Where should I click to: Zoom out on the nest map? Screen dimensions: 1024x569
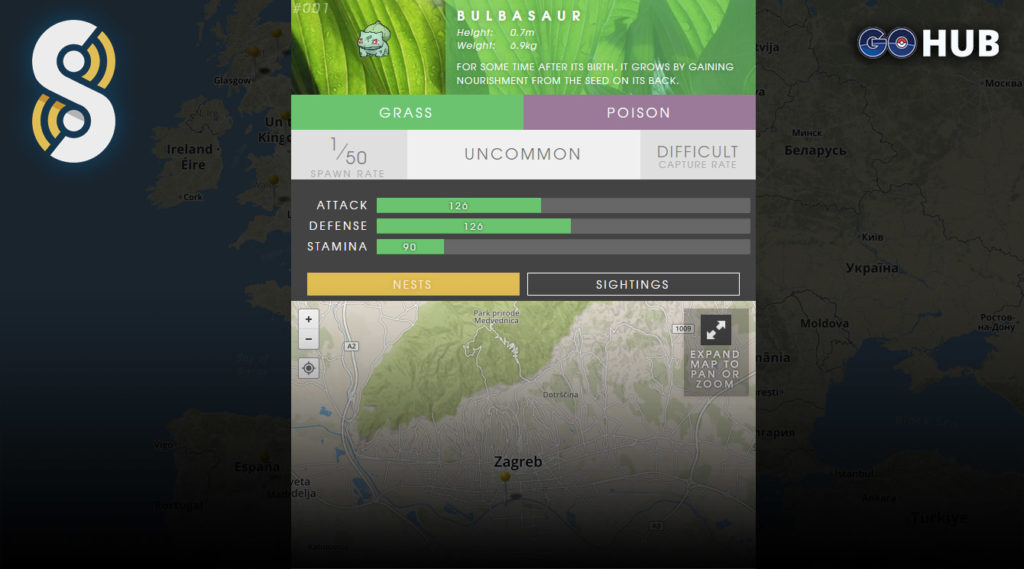pos(308,339)
